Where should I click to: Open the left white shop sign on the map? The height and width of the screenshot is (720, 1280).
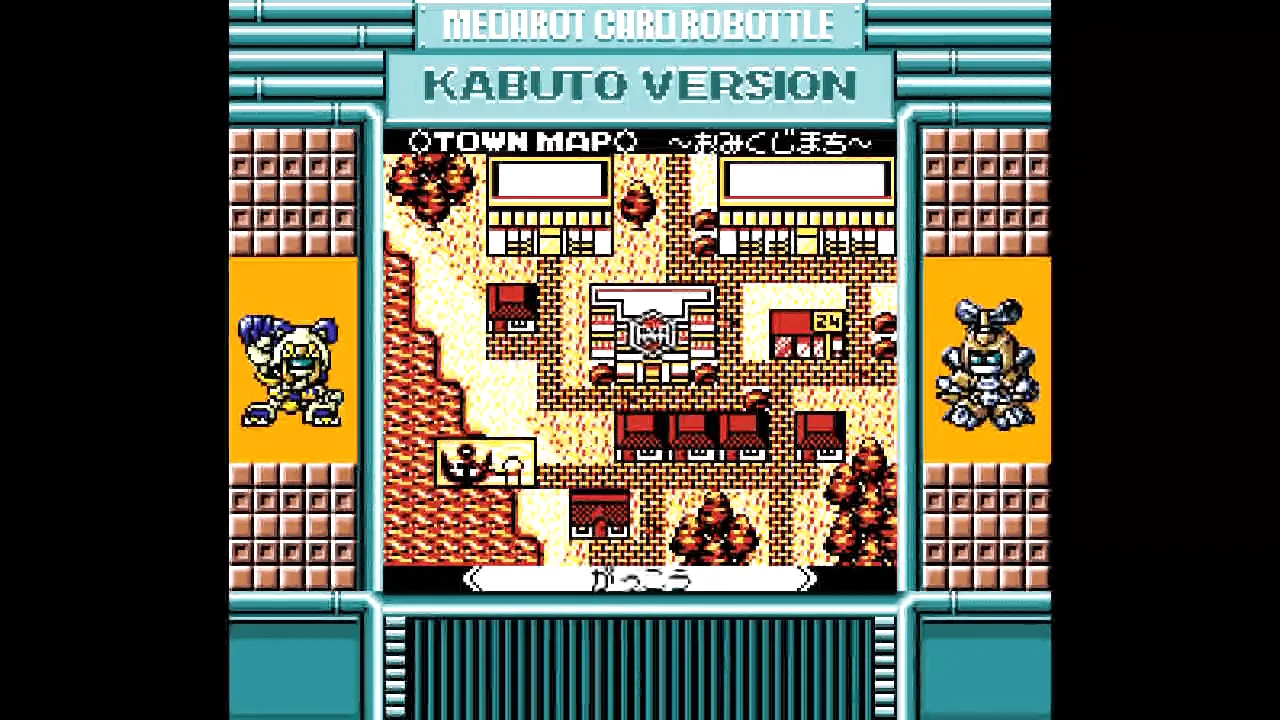click(x=548, y=180)
